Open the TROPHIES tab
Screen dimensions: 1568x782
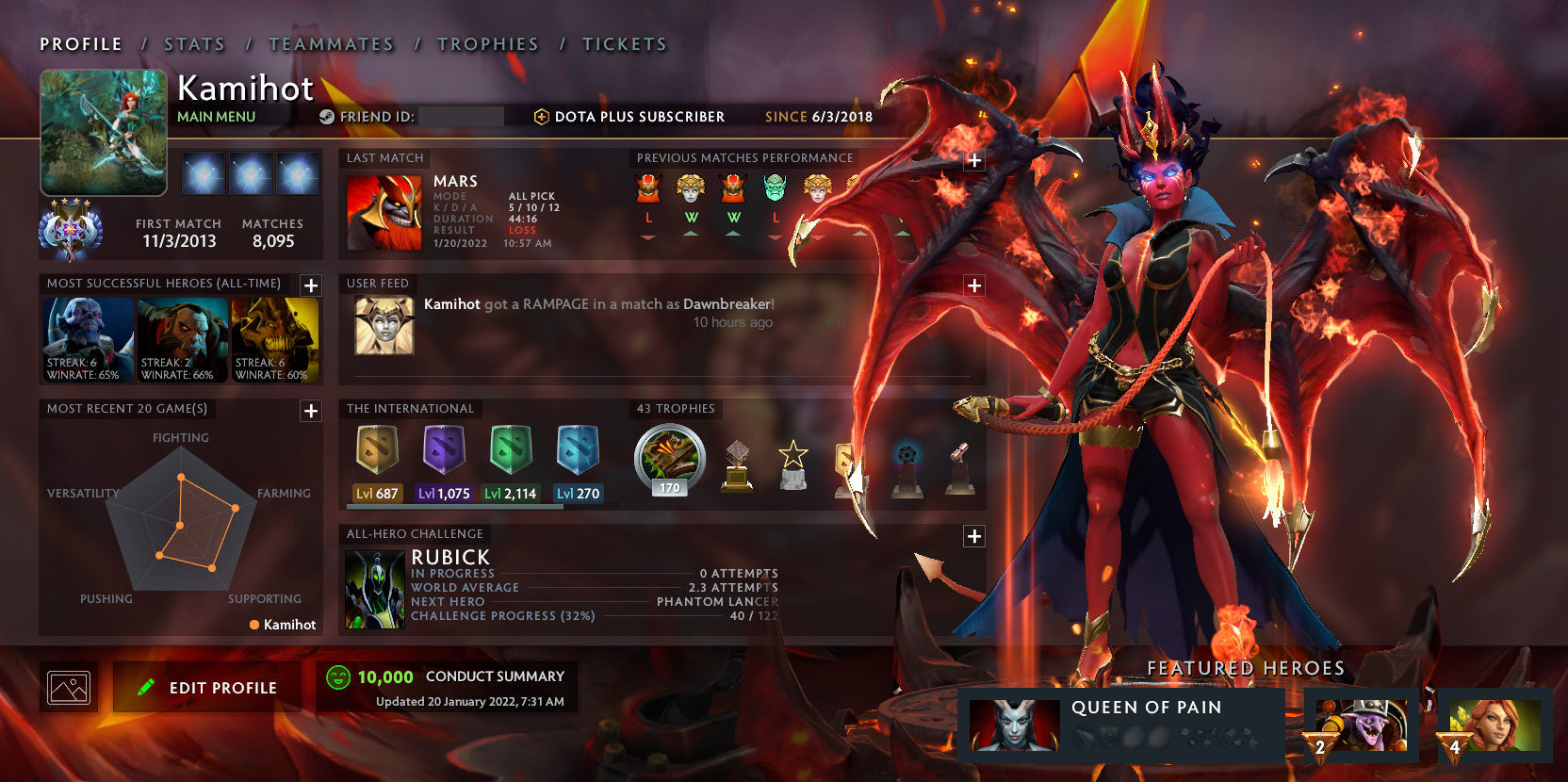tap(487, 43)
